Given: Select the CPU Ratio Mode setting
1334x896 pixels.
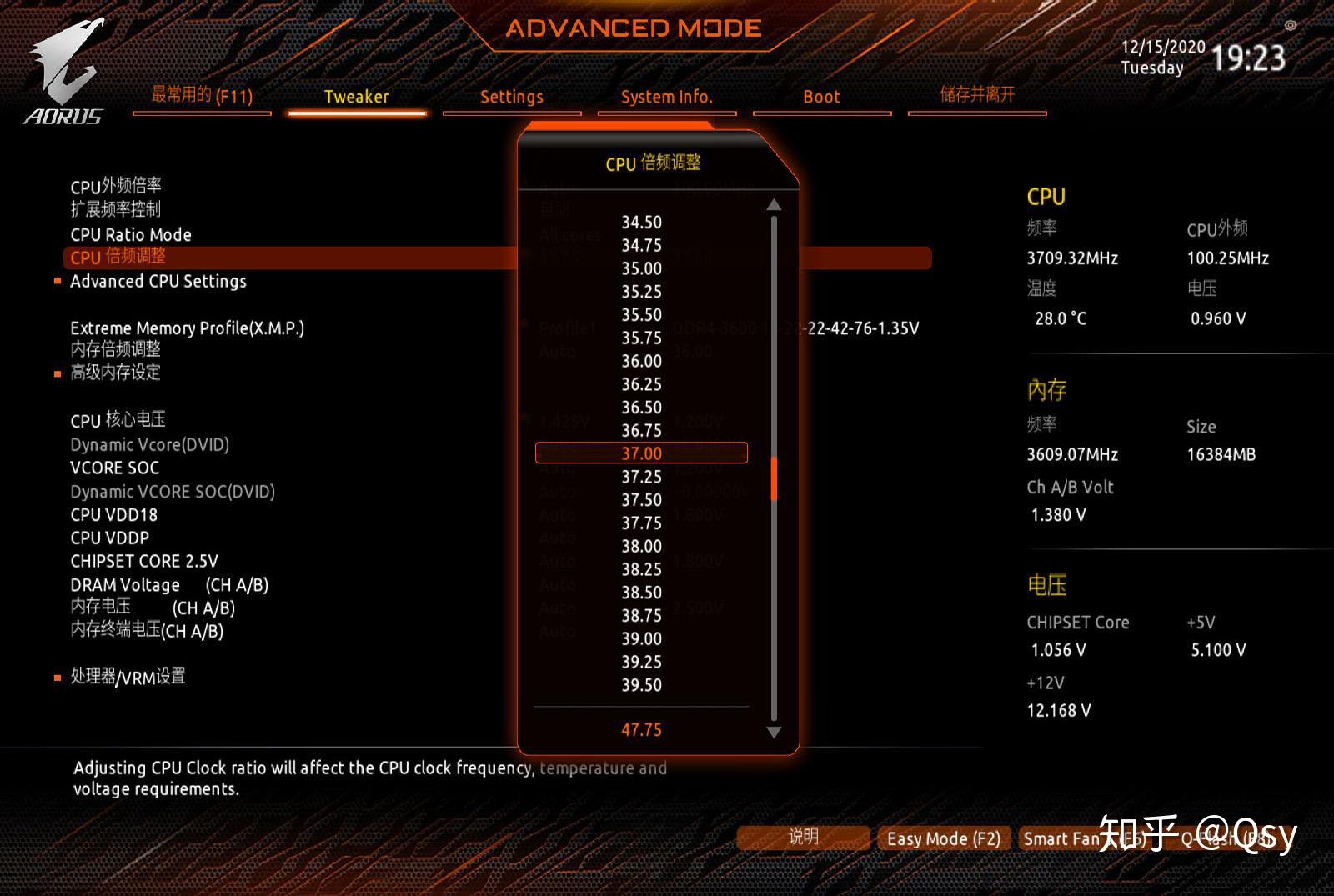Looking at the screenshot, I should (x=131, y=235).
